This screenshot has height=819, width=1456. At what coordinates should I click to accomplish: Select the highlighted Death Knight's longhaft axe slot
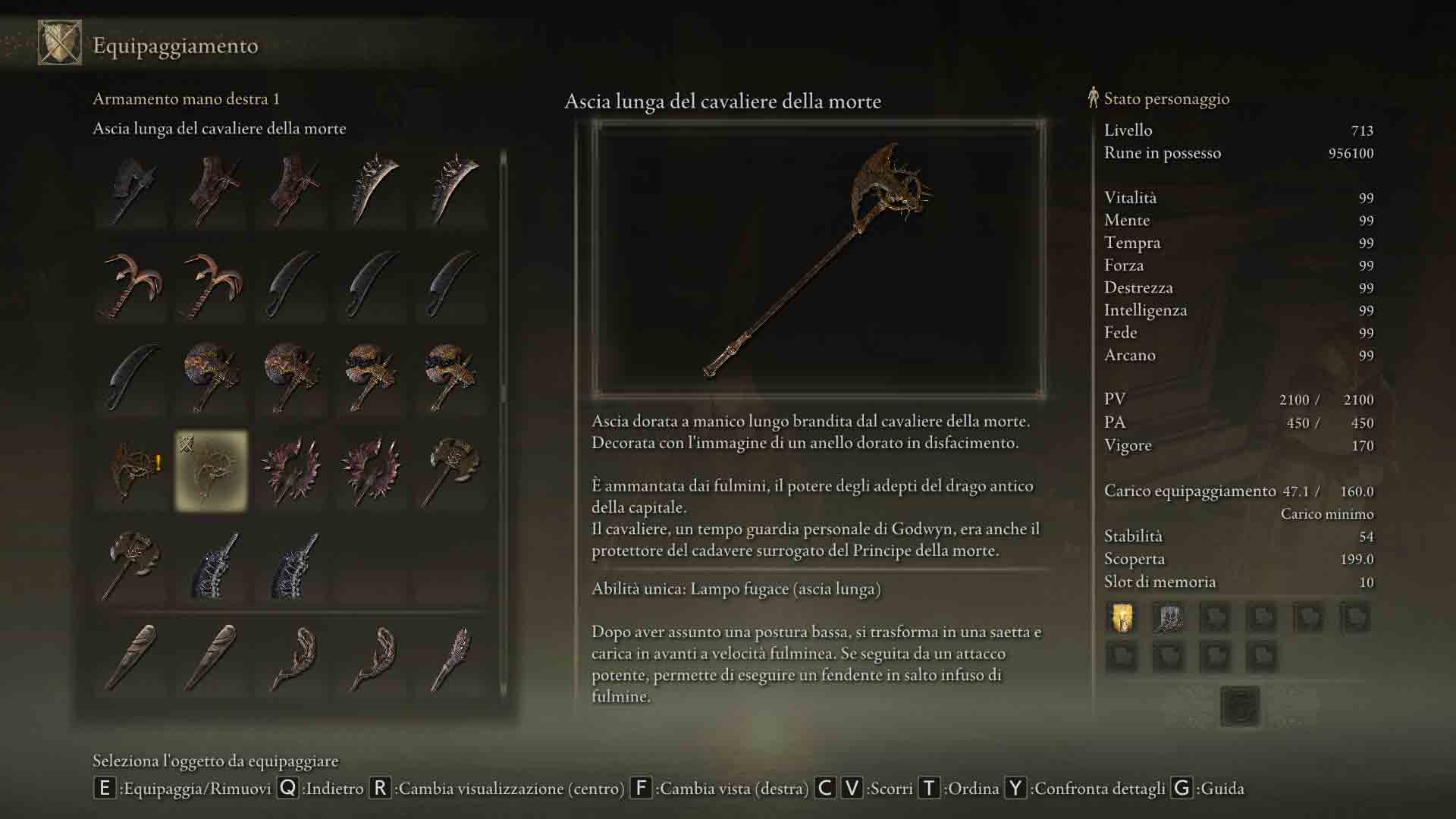(212, 471)
